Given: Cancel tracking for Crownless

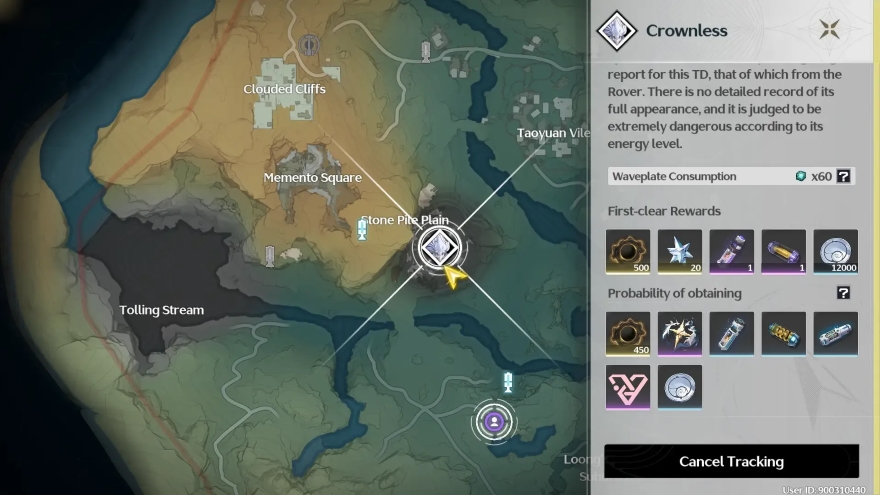Looking at the screenshot, I should click(x=731, y=461).
